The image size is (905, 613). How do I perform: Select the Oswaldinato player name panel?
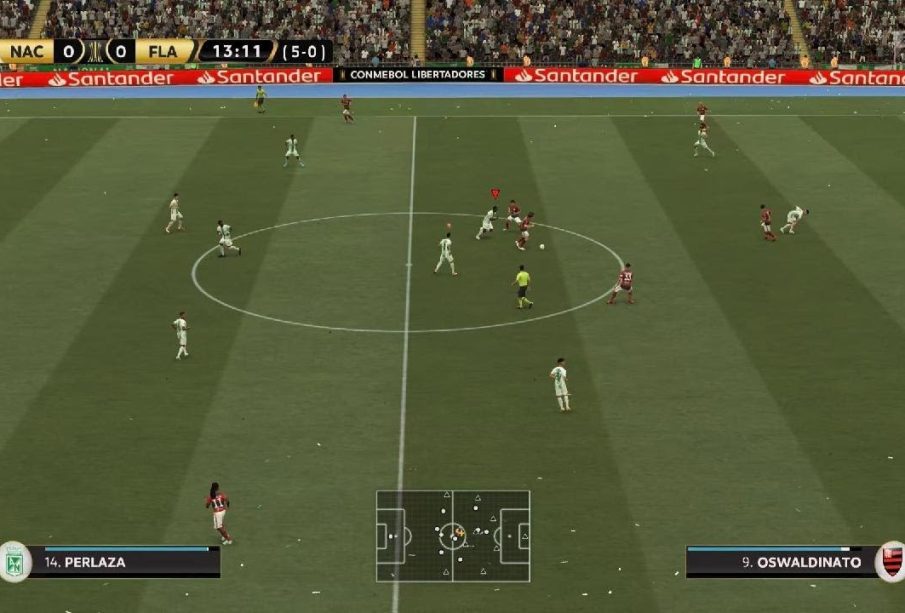tap(780, 562)
